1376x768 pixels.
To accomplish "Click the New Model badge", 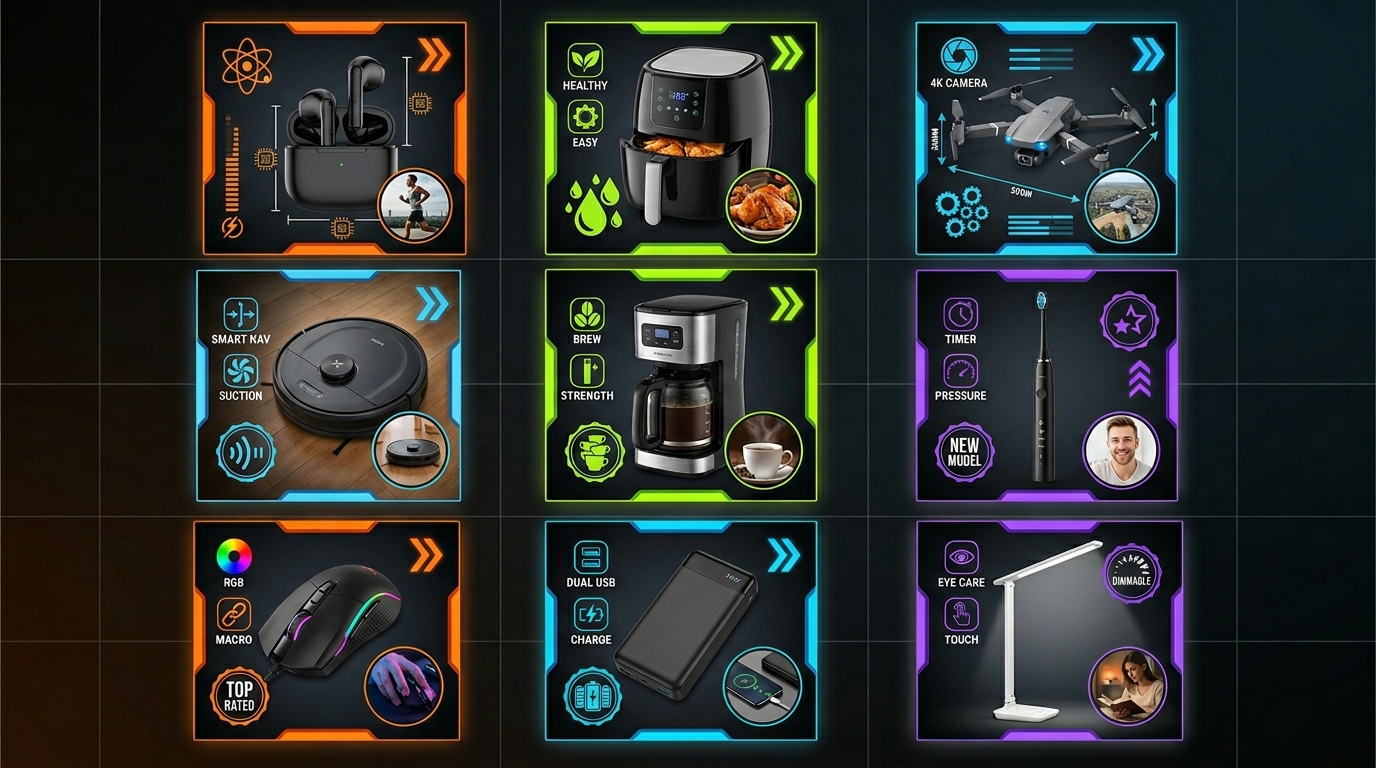I will tap(964, 452).
